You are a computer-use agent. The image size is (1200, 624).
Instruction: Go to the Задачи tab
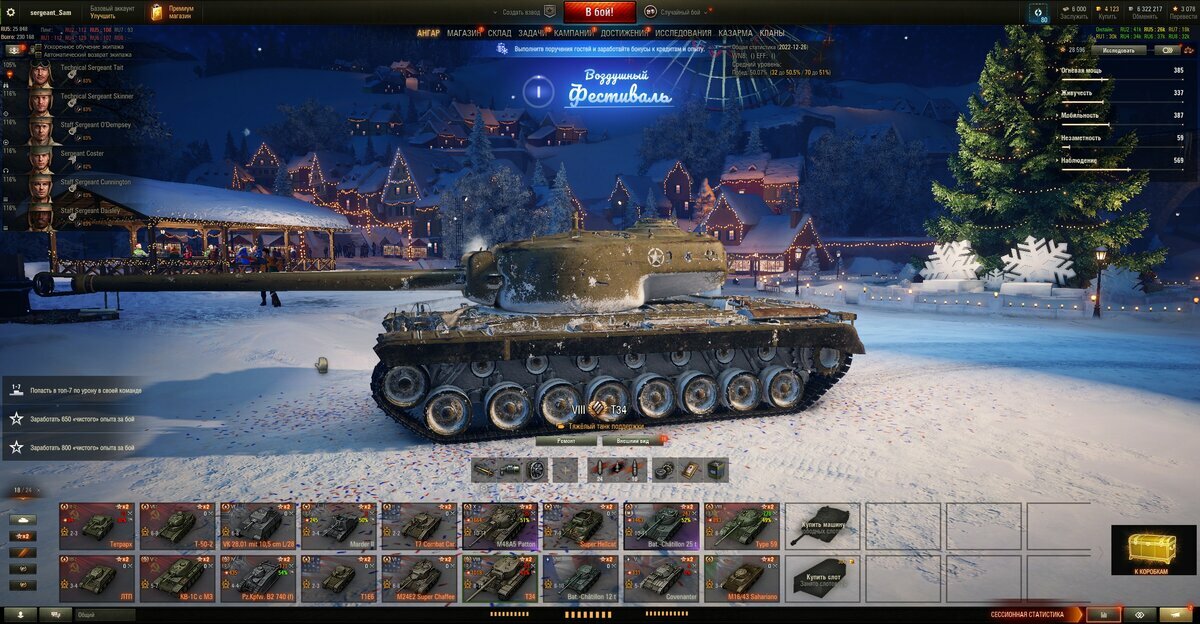point(533,33)
